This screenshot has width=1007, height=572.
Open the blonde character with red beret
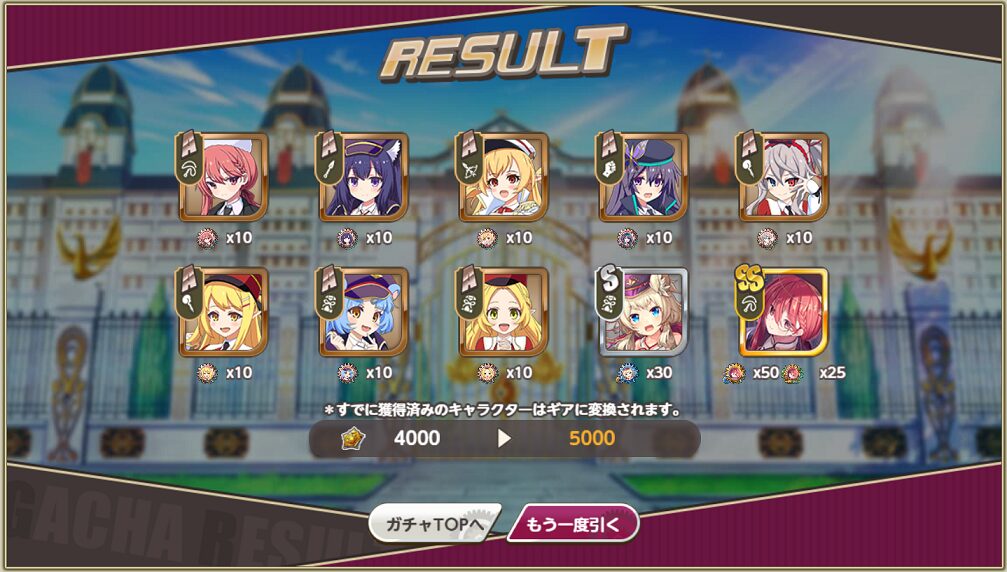pos(223,312)
